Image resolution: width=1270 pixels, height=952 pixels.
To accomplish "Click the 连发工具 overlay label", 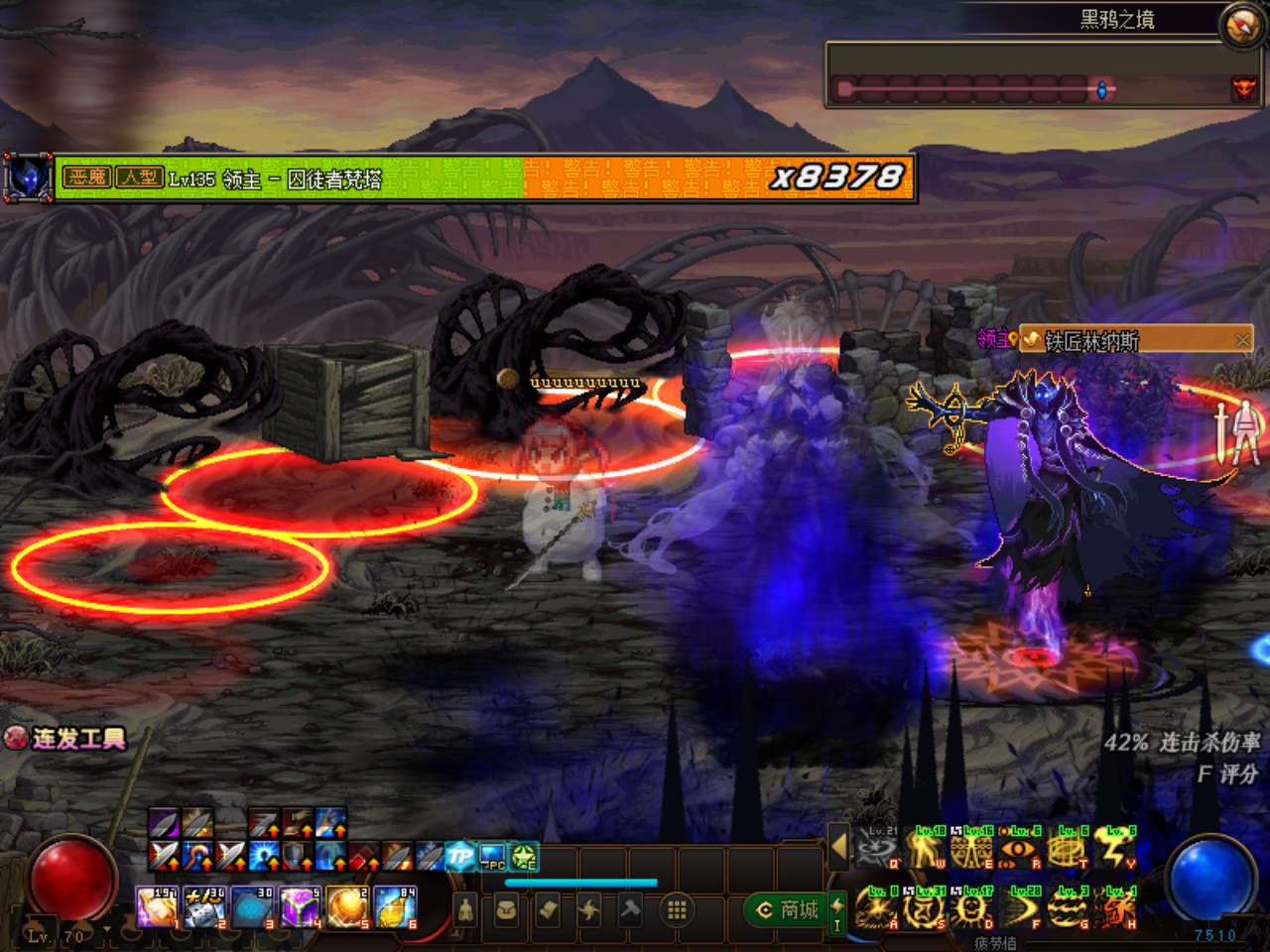I will click(x=67, y=739).
